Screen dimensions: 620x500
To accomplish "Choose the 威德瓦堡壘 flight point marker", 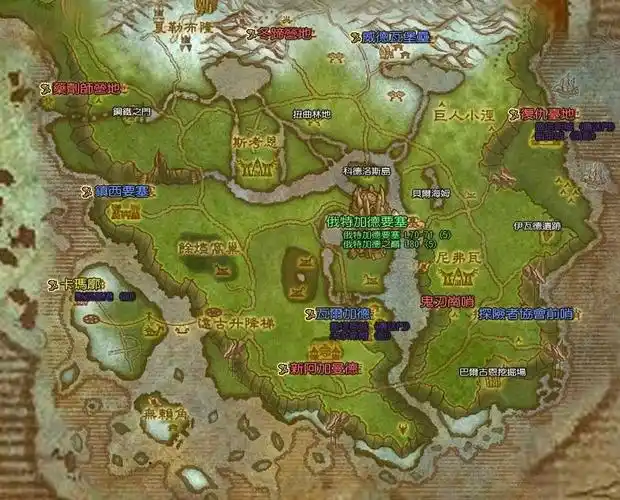I will pos(355,36).
